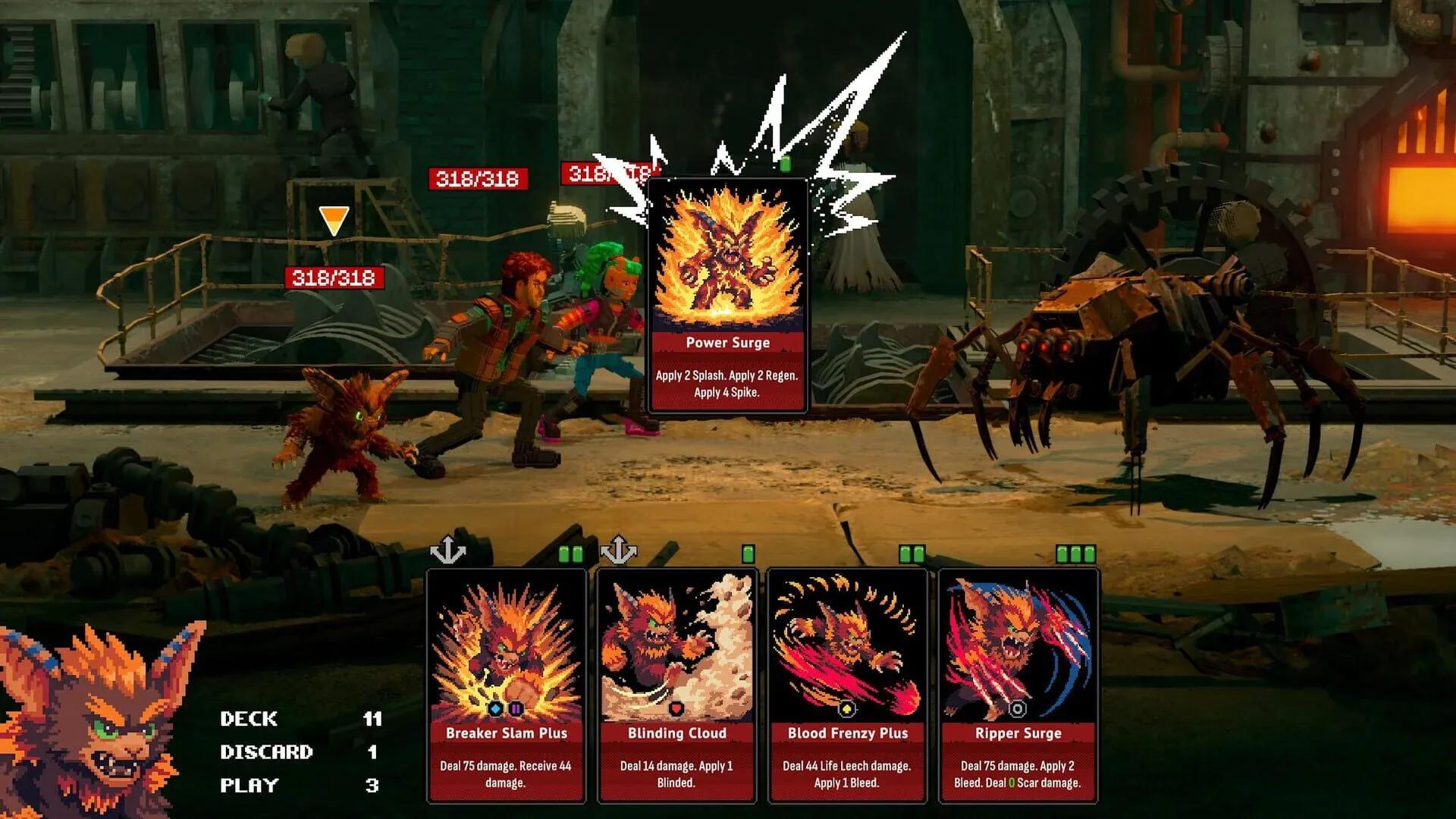This screenshot has width=1456, height=819.
Task: Select the yellow spade icon on Blood Frenzy Plus
Action: 848,708
